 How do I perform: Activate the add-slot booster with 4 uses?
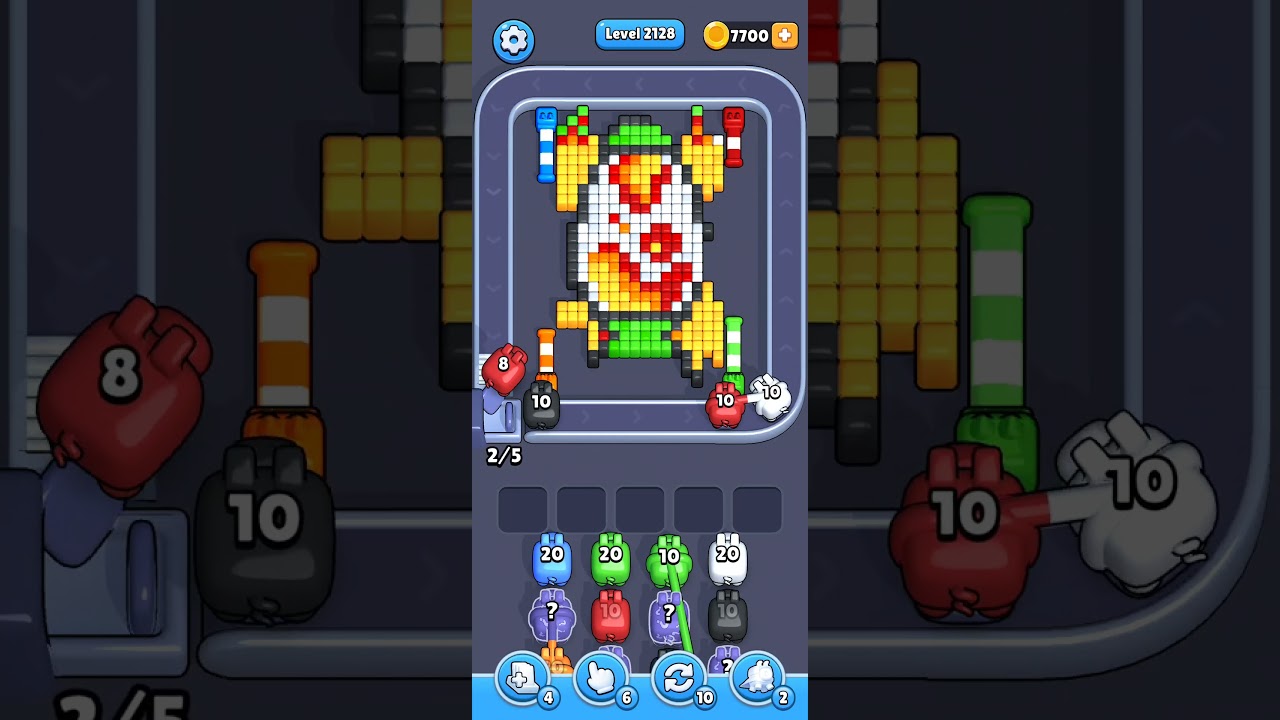coord(520,678)
